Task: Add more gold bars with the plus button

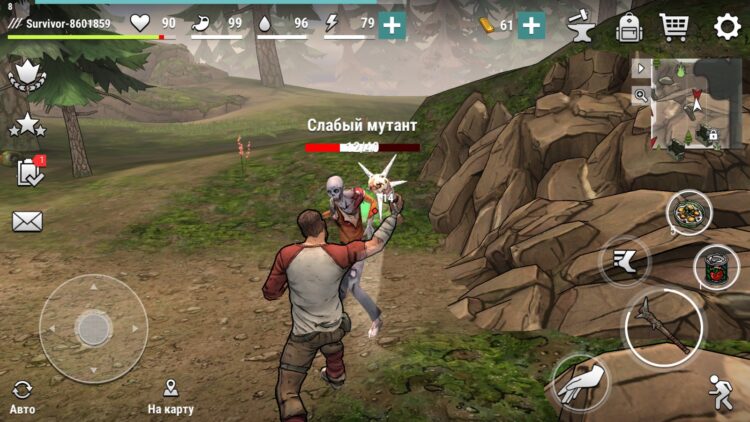Action: coord(531,26)
